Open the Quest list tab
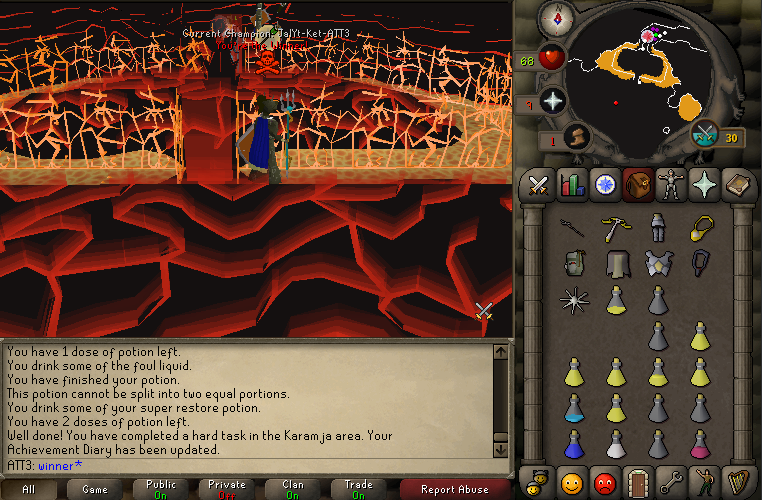This screenshot has height=500, width=762. click(x=604, y=185)
